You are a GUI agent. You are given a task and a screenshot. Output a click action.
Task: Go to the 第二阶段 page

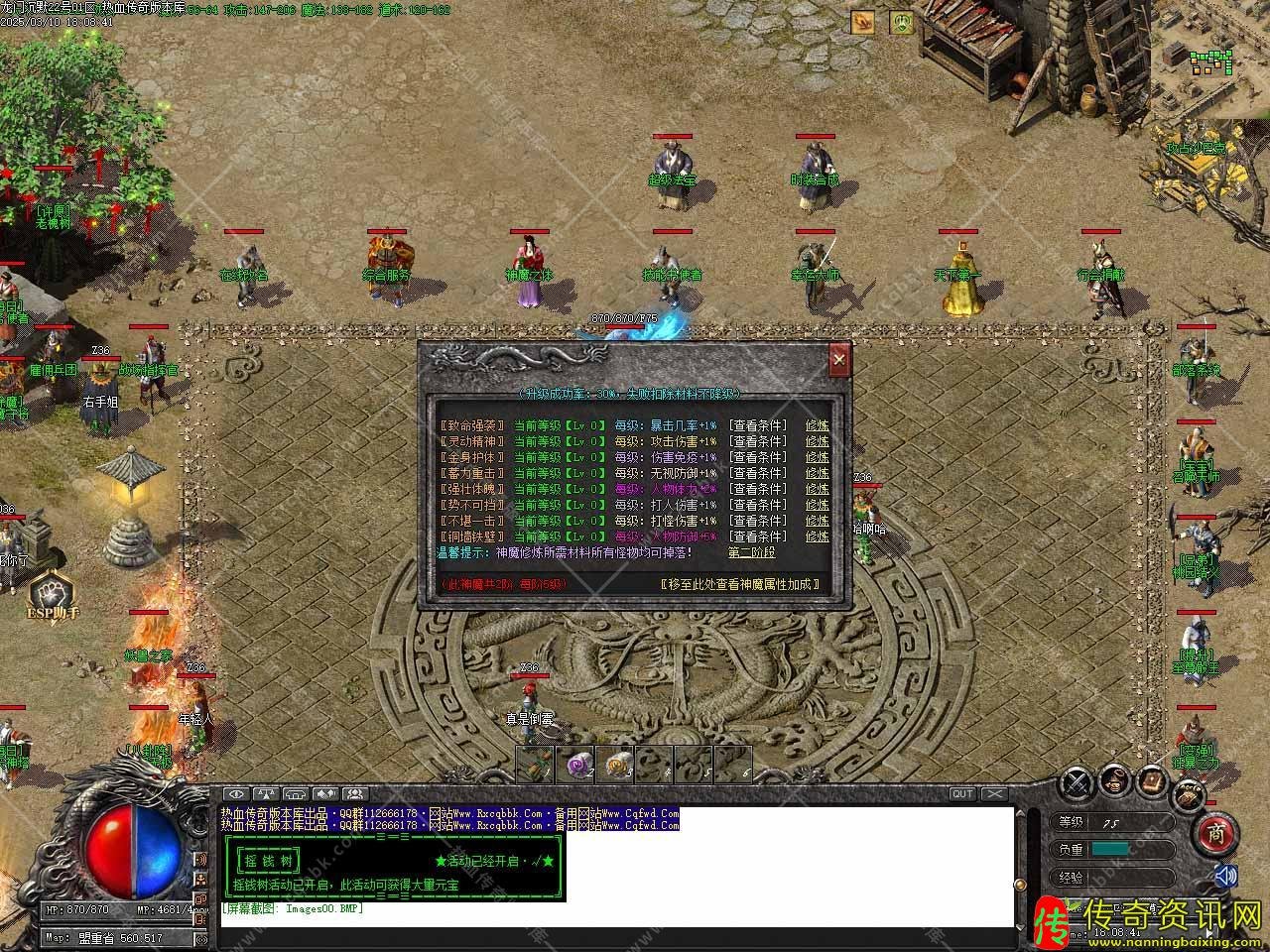[751, 552]
